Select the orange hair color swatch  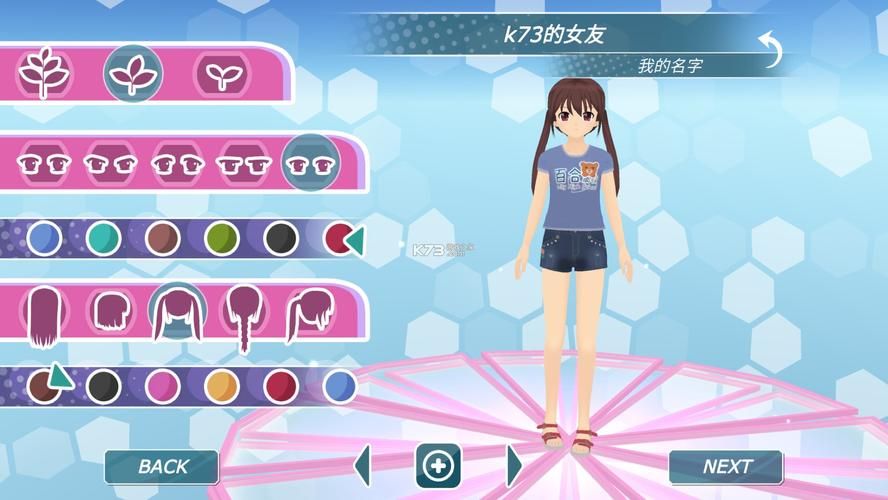[x=221, y=385]
